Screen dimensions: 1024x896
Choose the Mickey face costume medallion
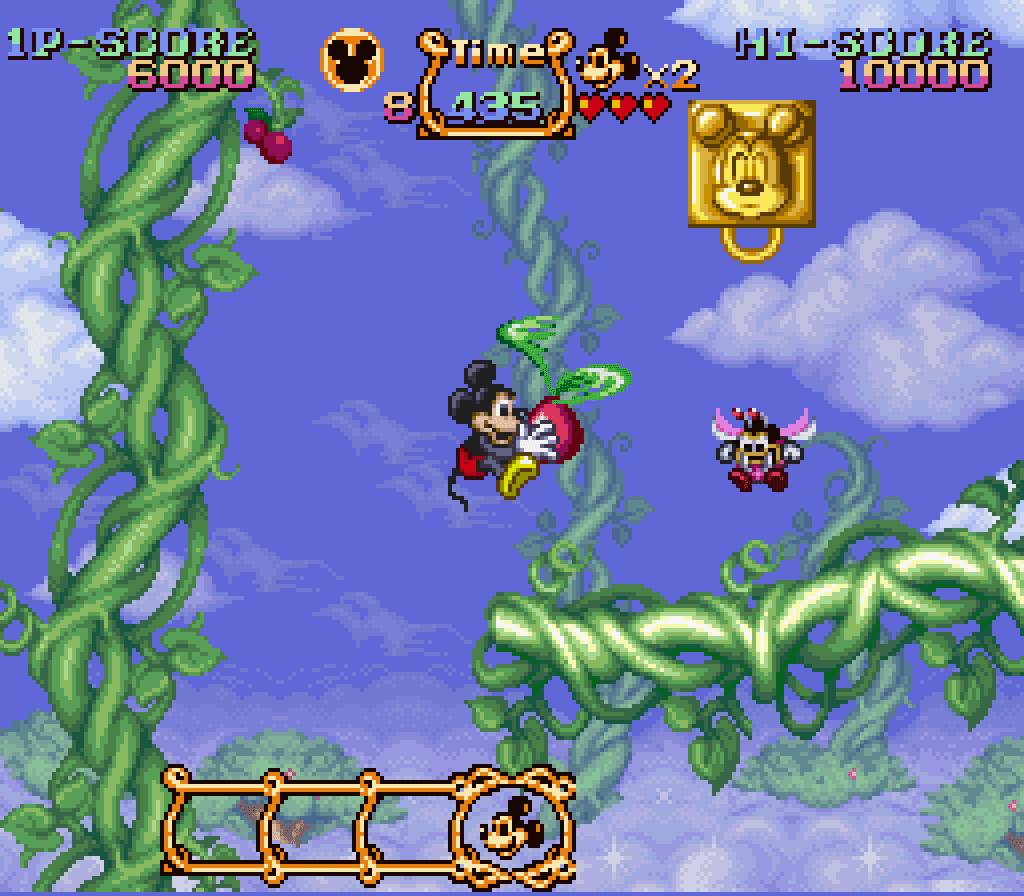(513, 823)
